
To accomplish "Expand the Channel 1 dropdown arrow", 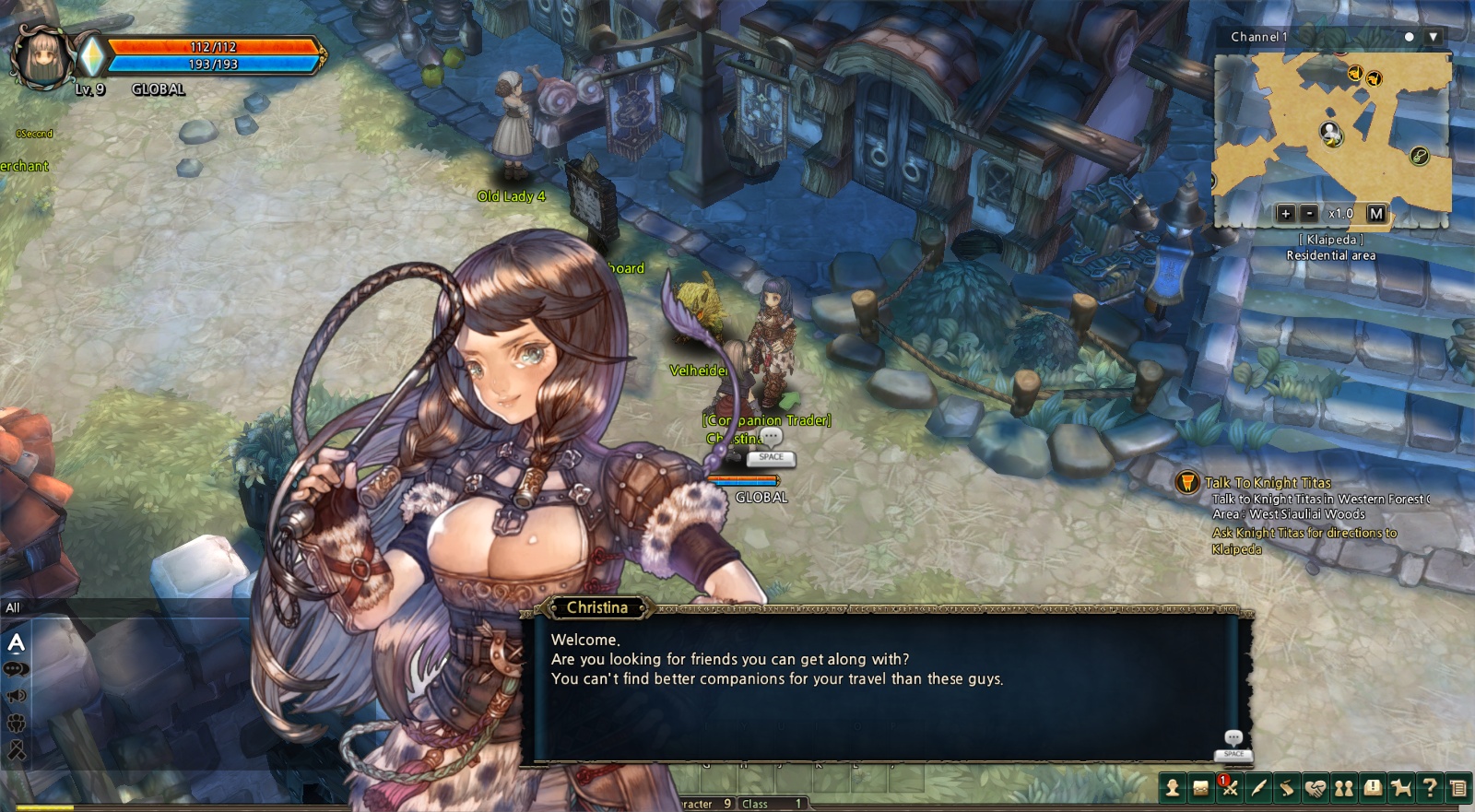I will [1433, 37].
